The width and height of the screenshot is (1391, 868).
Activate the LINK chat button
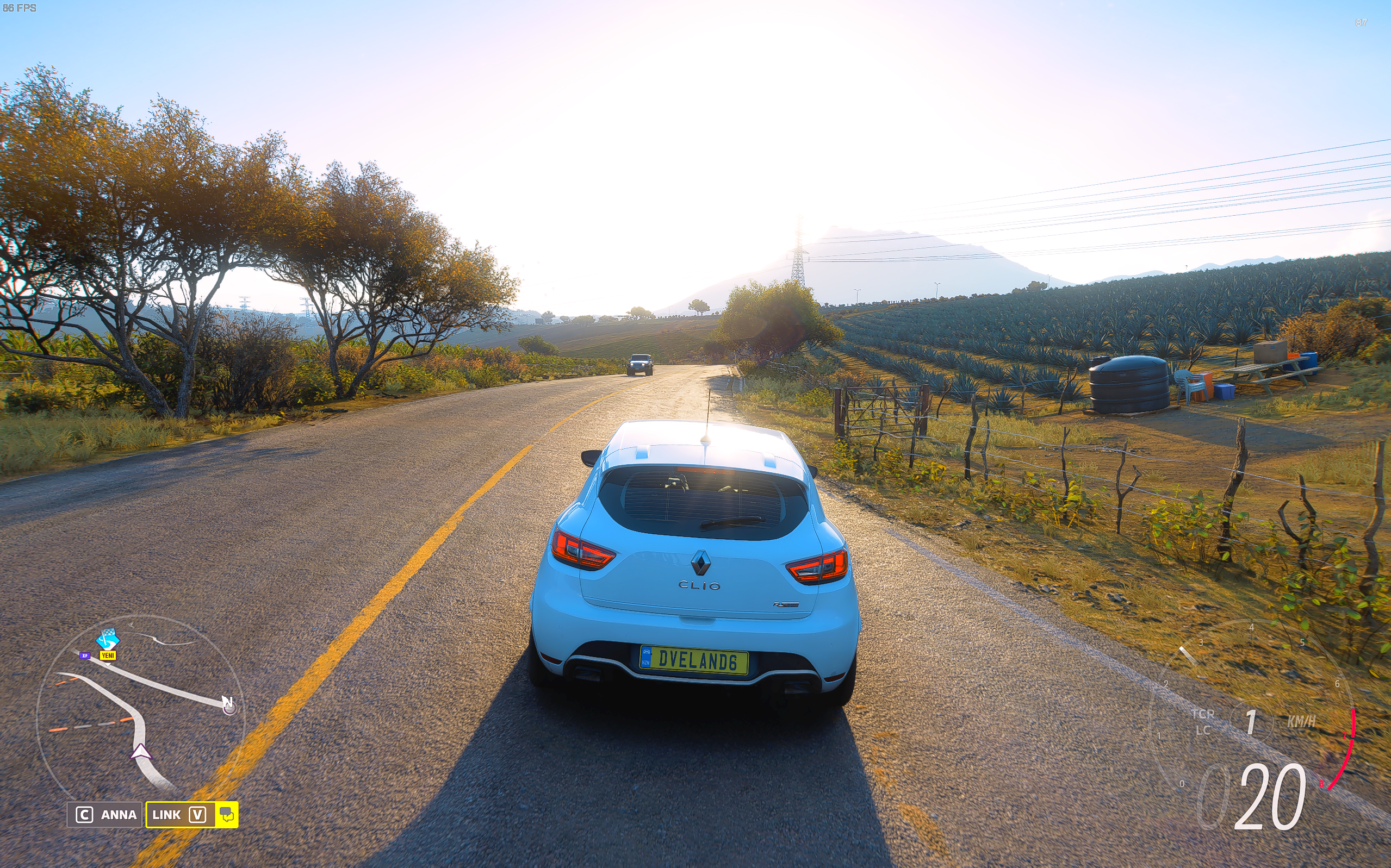click(180, 815)
